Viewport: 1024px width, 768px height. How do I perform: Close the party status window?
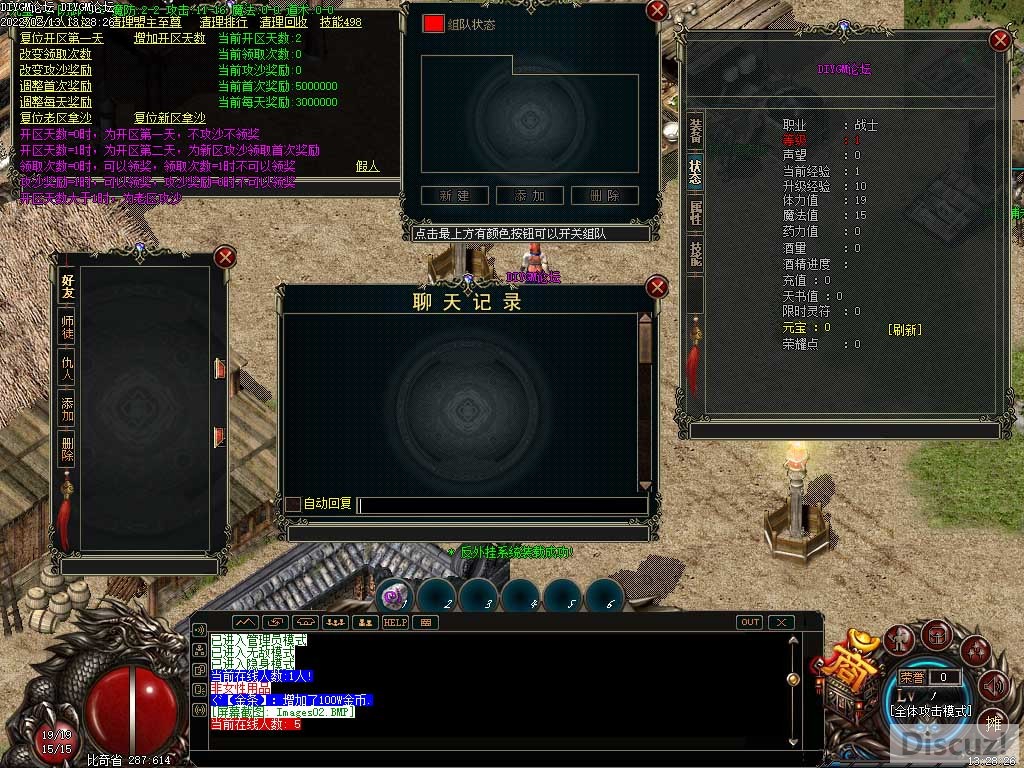pyautogui.click(x=657, y=11)
